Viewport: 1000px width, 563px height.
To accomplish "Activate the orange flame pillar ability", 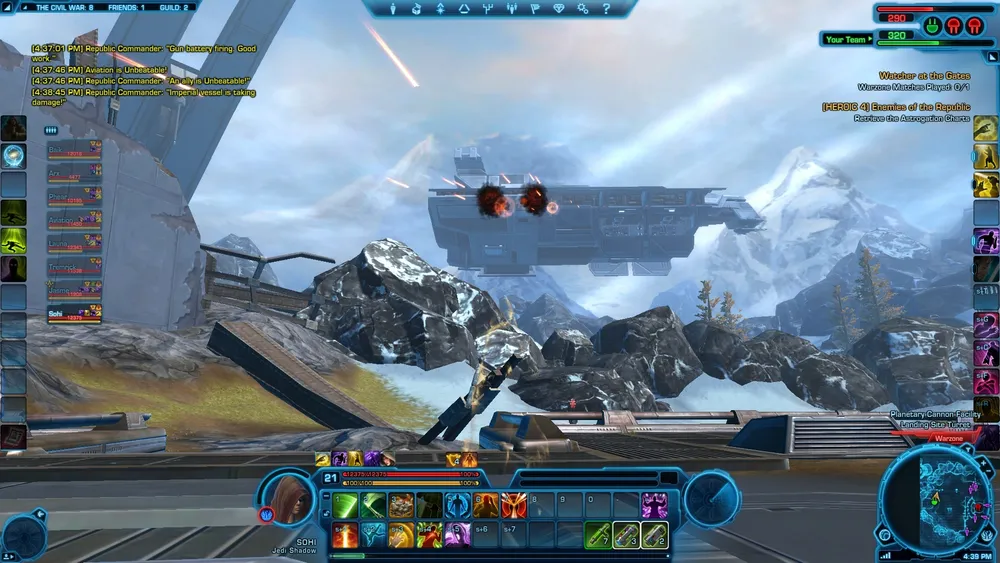I will pyautogui.click(x=345, y=535).
